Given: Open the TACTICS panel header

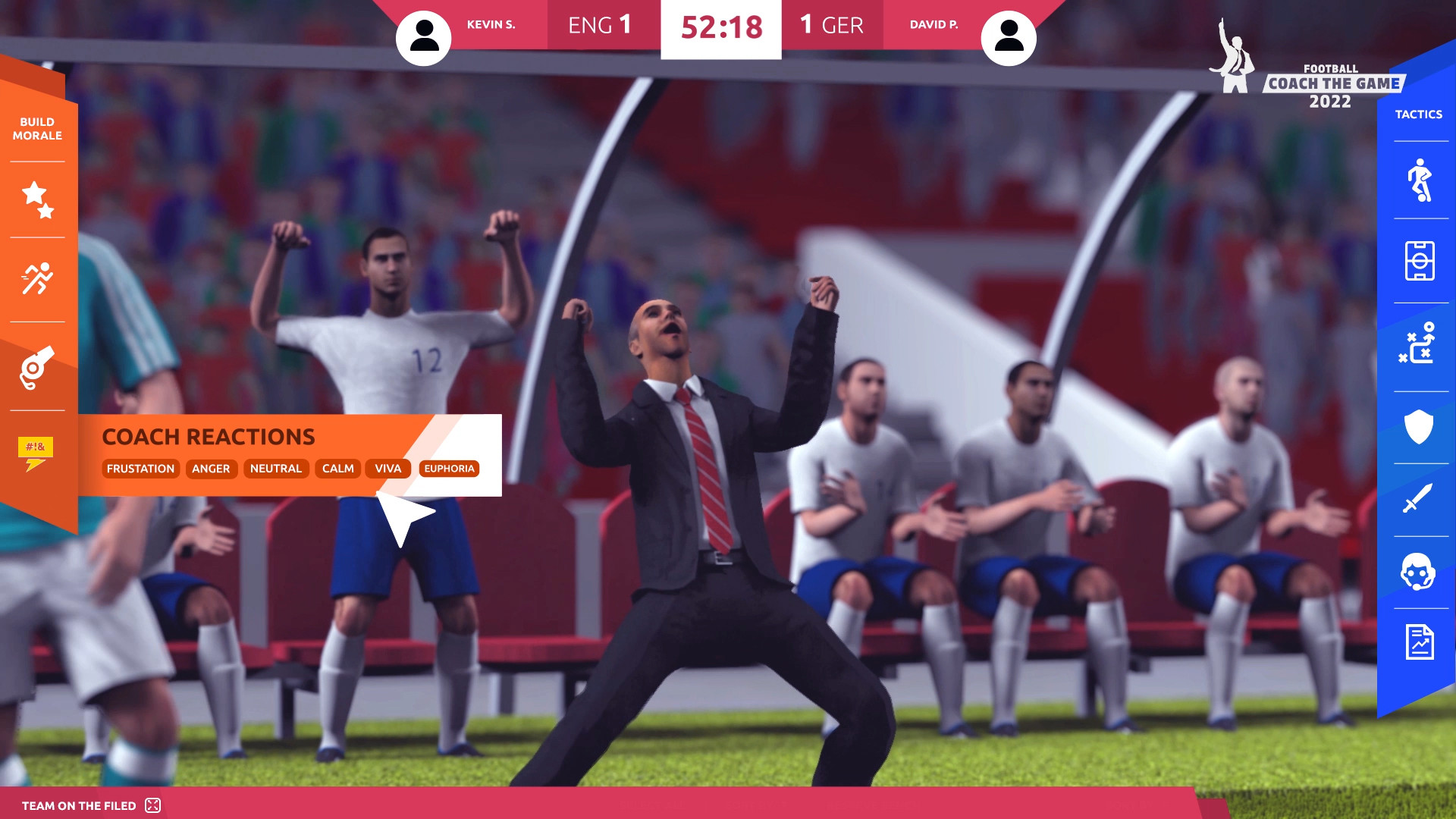Looking at the screenshot, I should click(1418, 114).
